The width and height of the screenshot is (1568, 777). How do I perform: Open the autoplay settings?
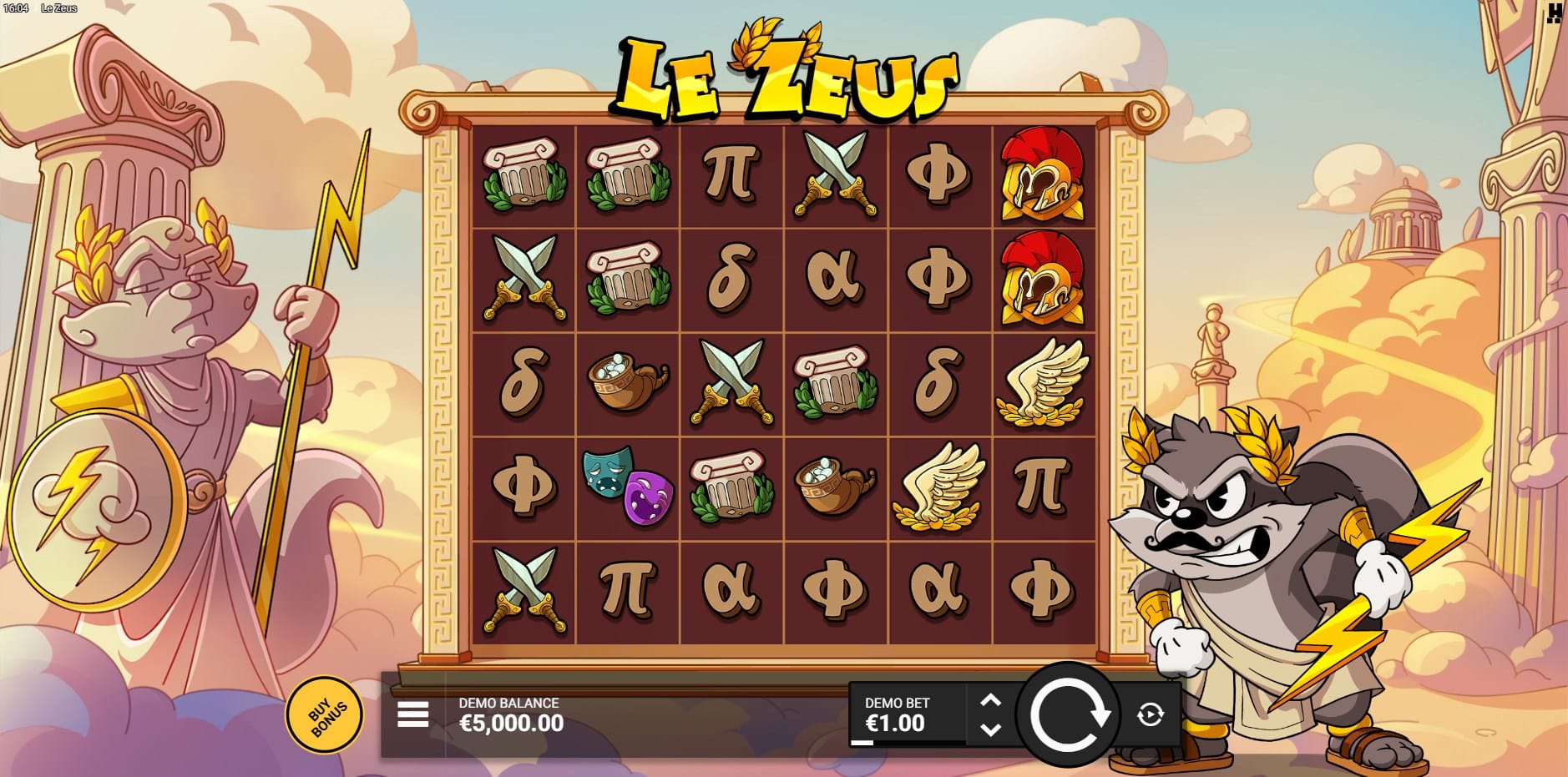pos(1151,714)
